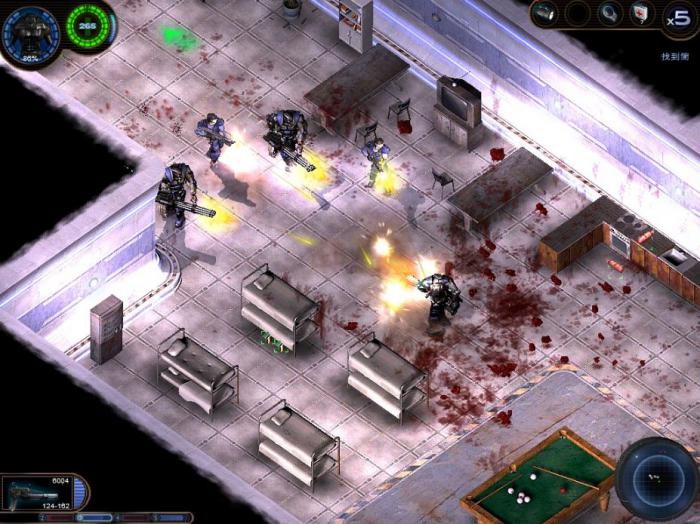The image size is (700, 524).
Task: Activate the round implant device slot
Action: coord(607,13)
